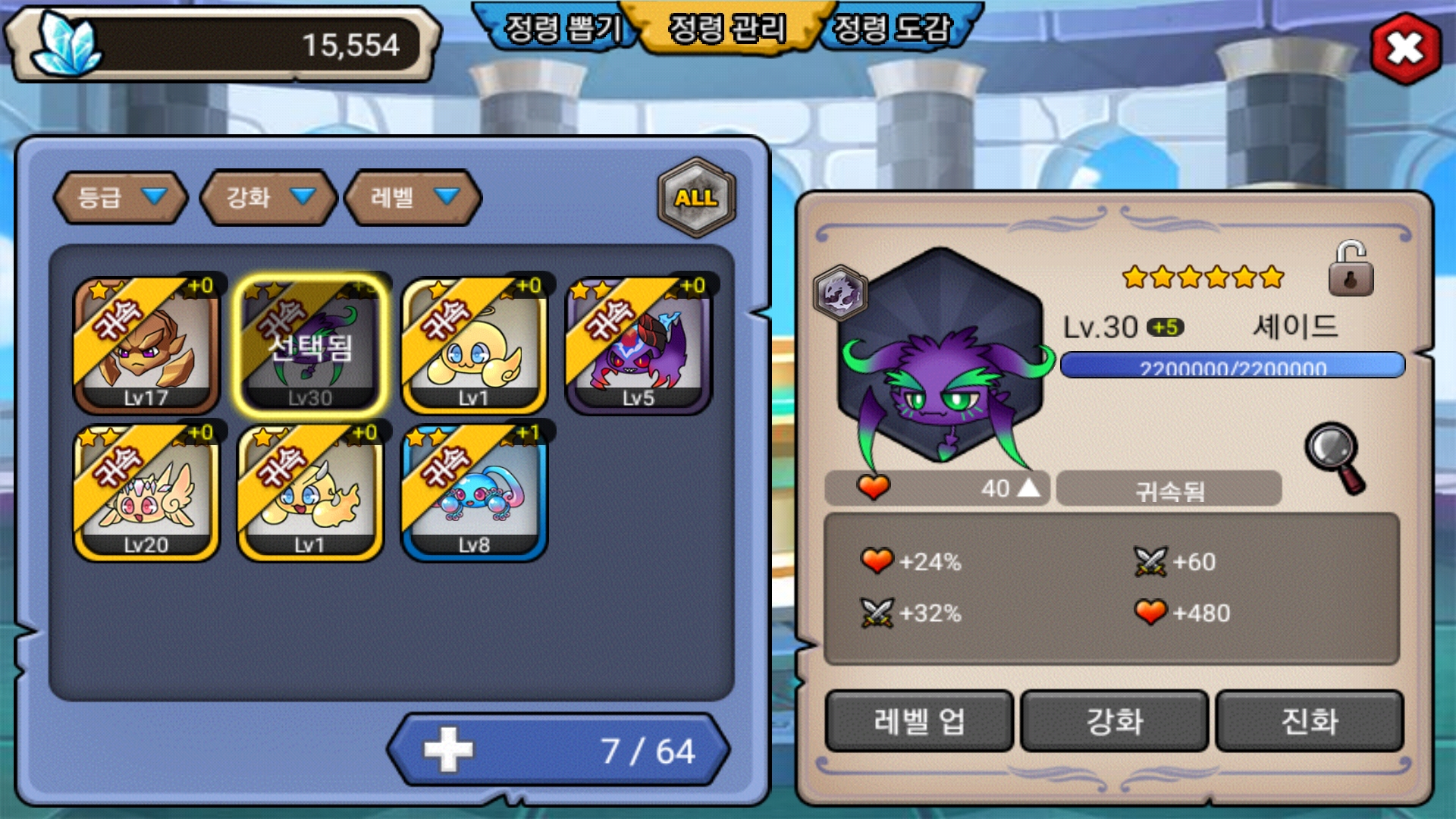Choose the Lv8 blue lizard spirit
Viewport: 1456px width, 819px height.
coord(474,493)
